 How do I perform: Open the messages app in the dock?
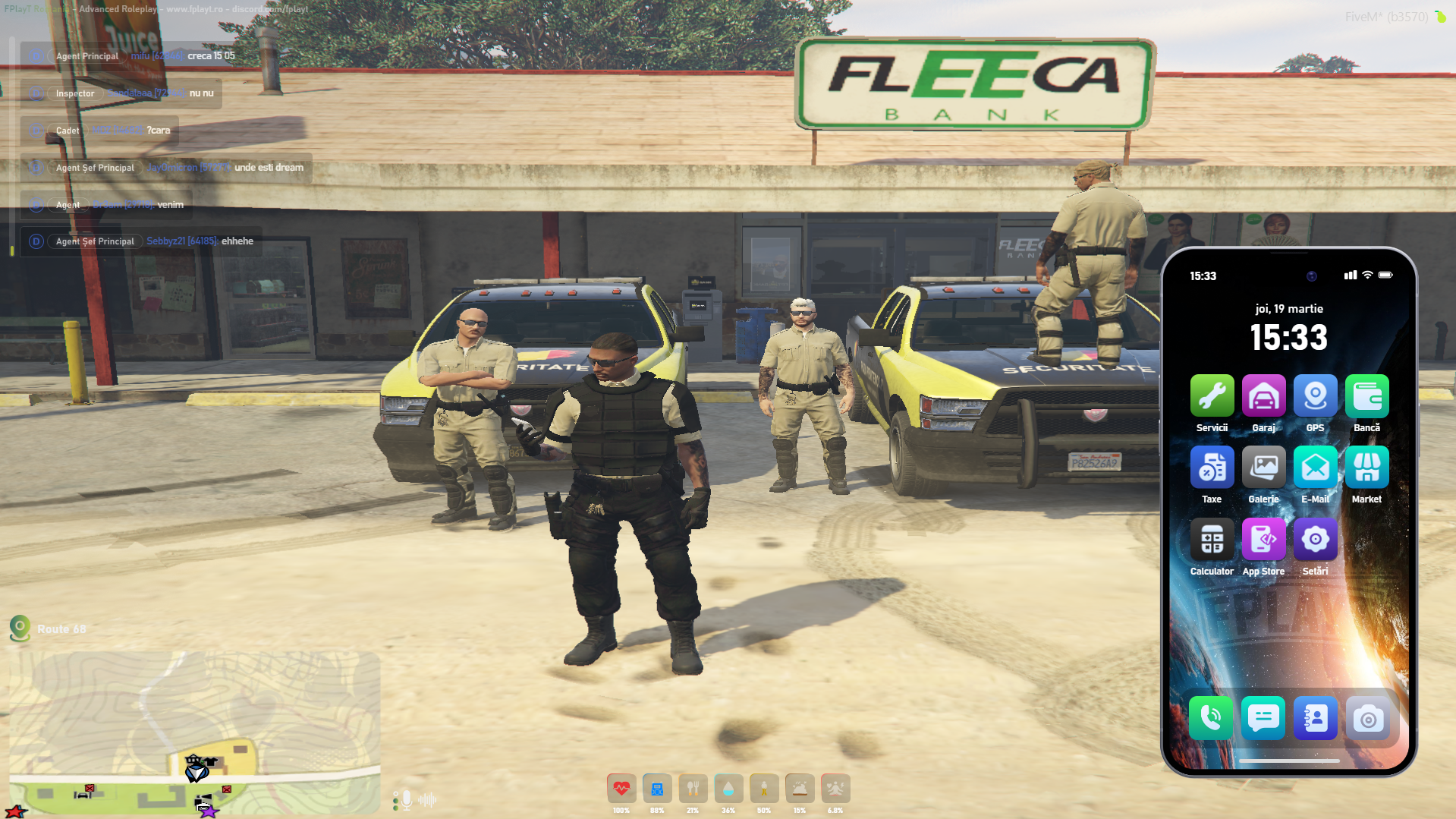point(1263,717)
